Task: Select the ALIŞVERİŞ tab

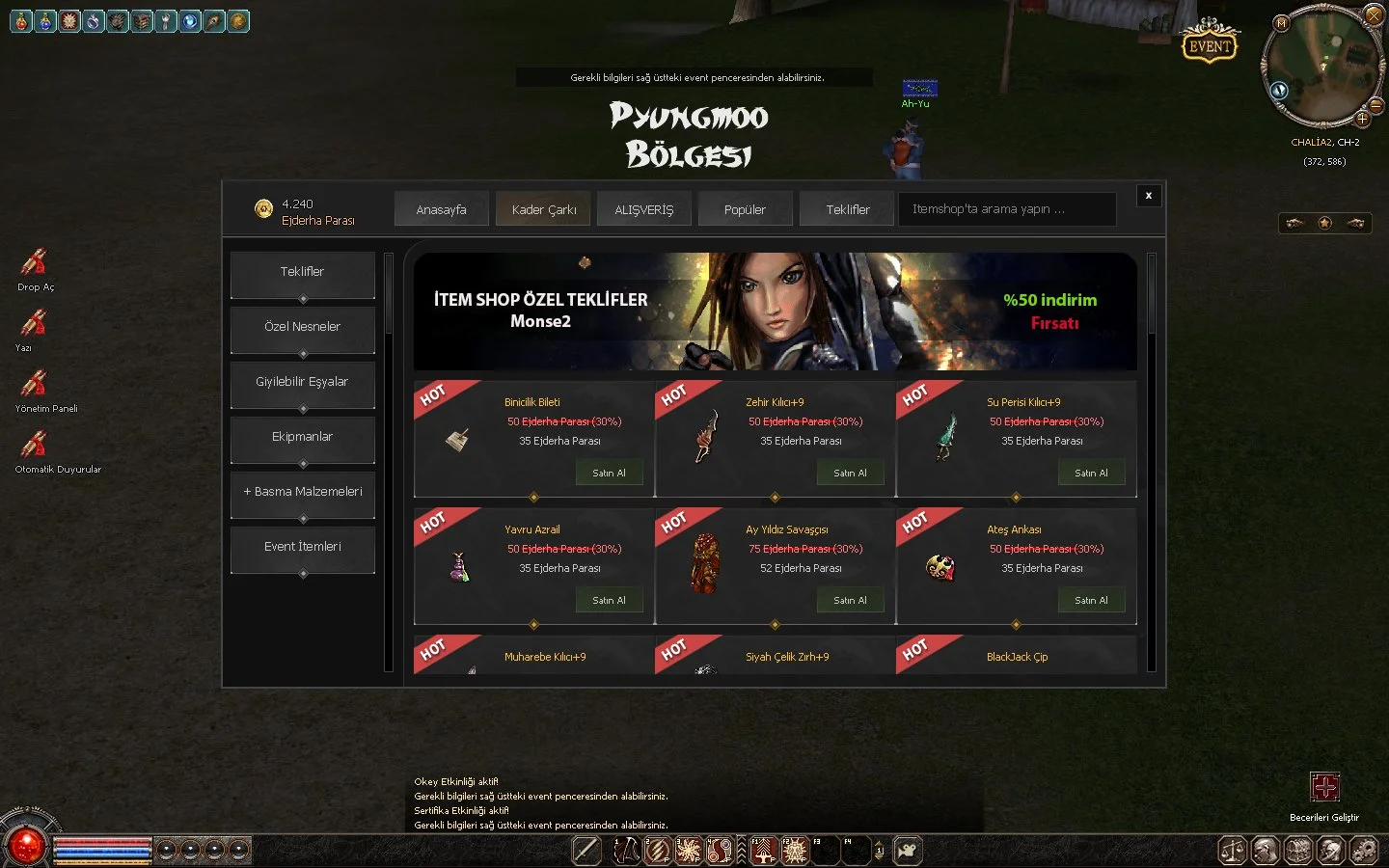Action: click(x=644, y=209)
